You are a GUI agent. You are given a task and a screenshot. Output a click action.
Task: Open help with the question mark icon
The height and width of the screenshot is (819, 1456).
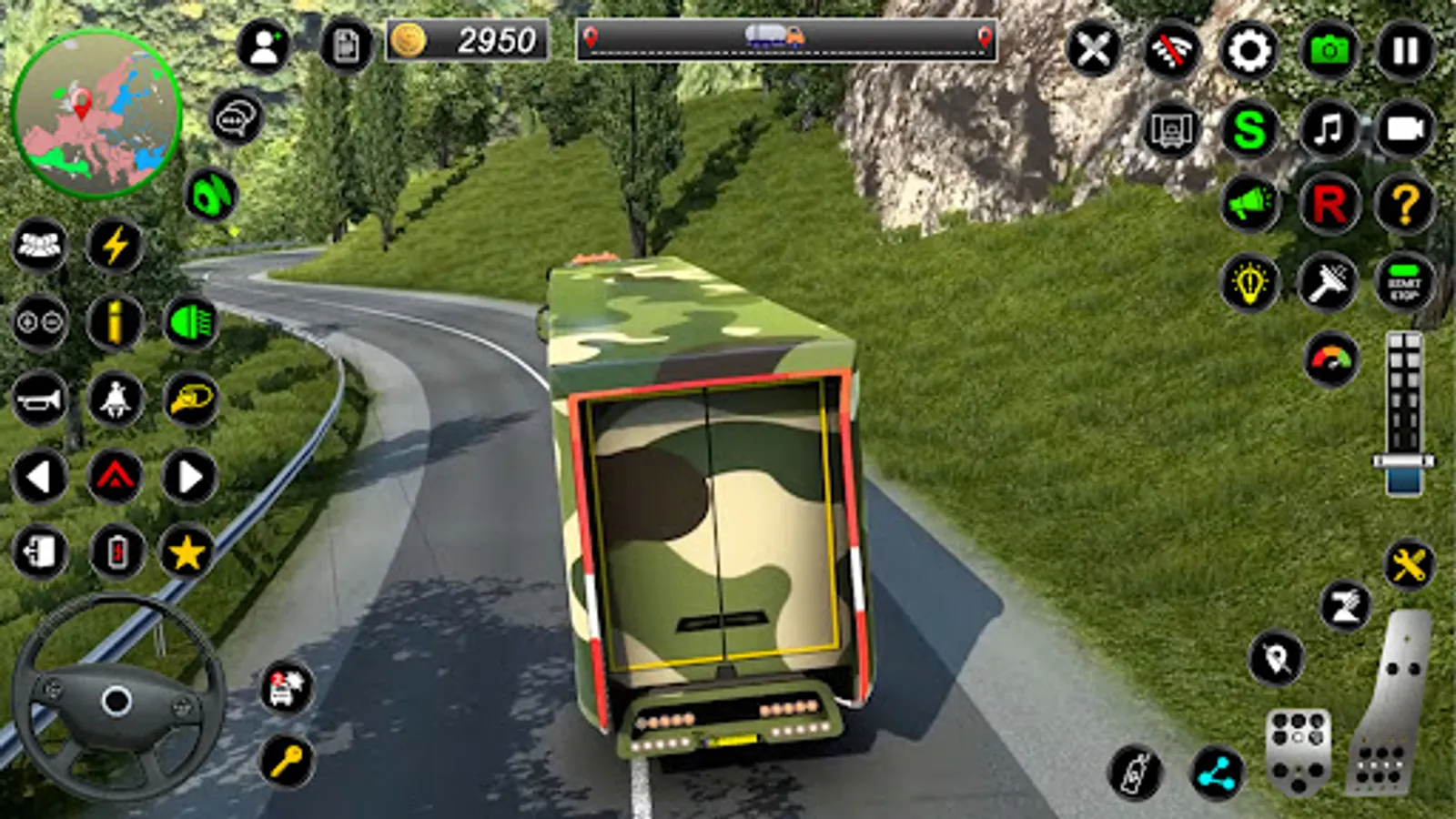1405,206
